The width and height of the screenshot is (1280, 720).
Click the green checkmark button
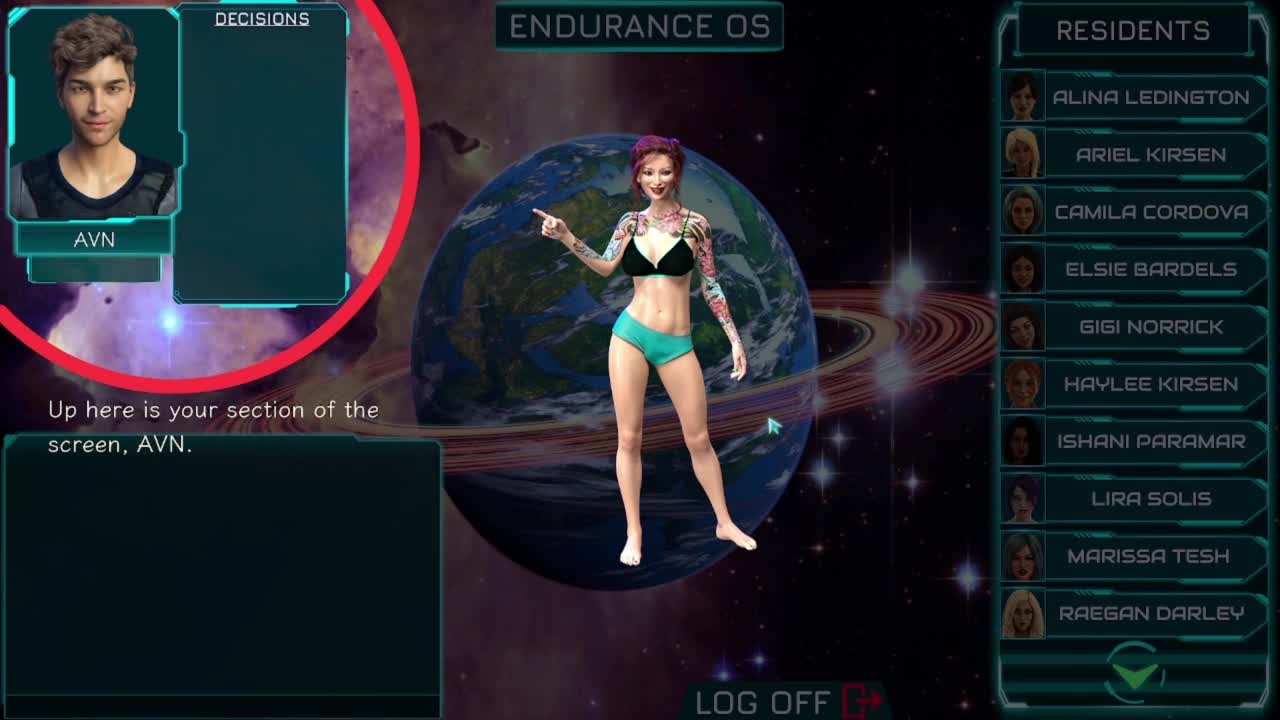tap(1135, 675)
